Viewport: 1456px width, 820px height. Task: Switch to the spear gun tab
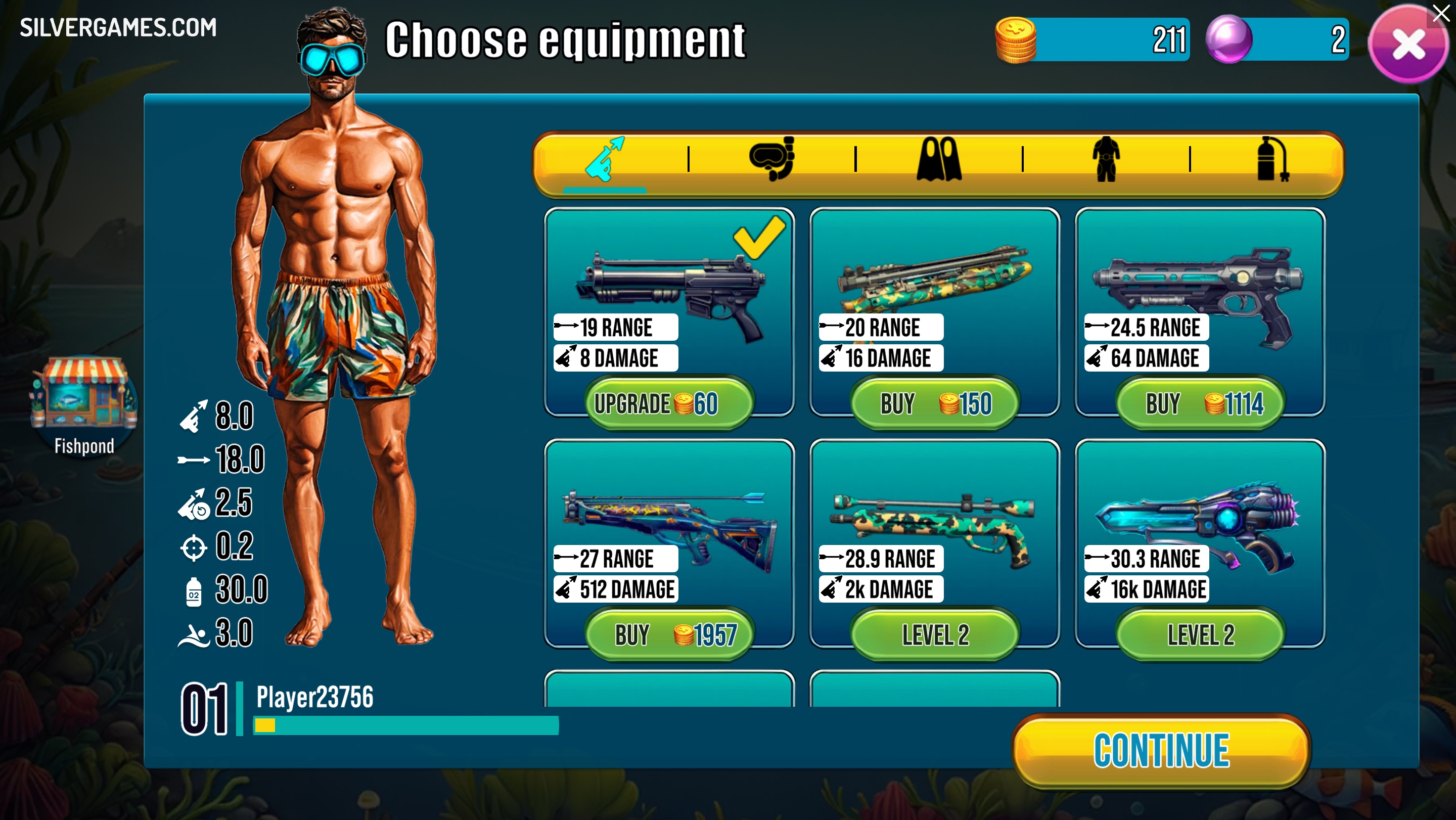[x=604, y=160]
